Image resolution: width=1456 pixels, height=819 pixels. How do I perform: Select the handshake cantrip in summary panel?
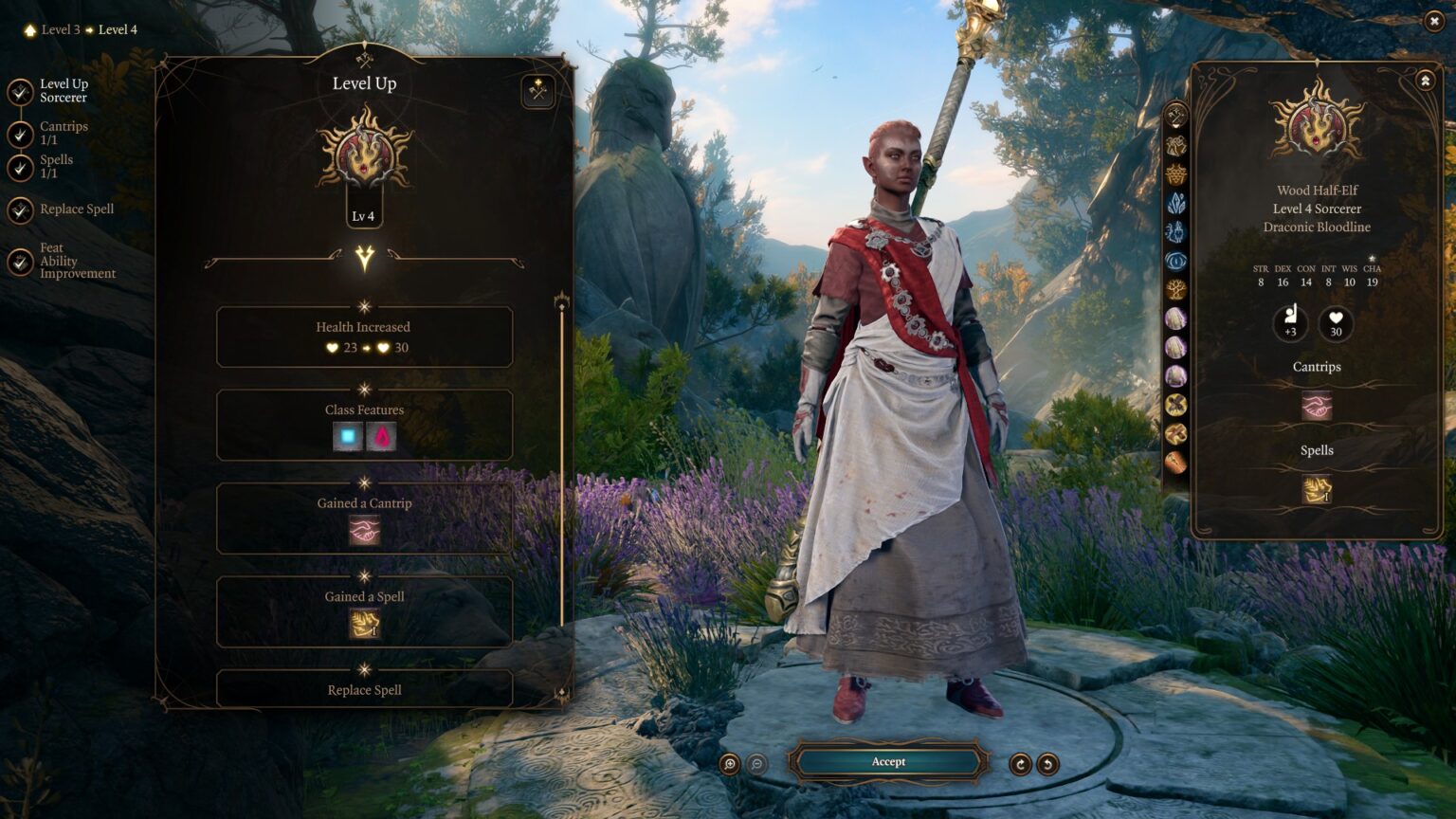coord(1317,406)
